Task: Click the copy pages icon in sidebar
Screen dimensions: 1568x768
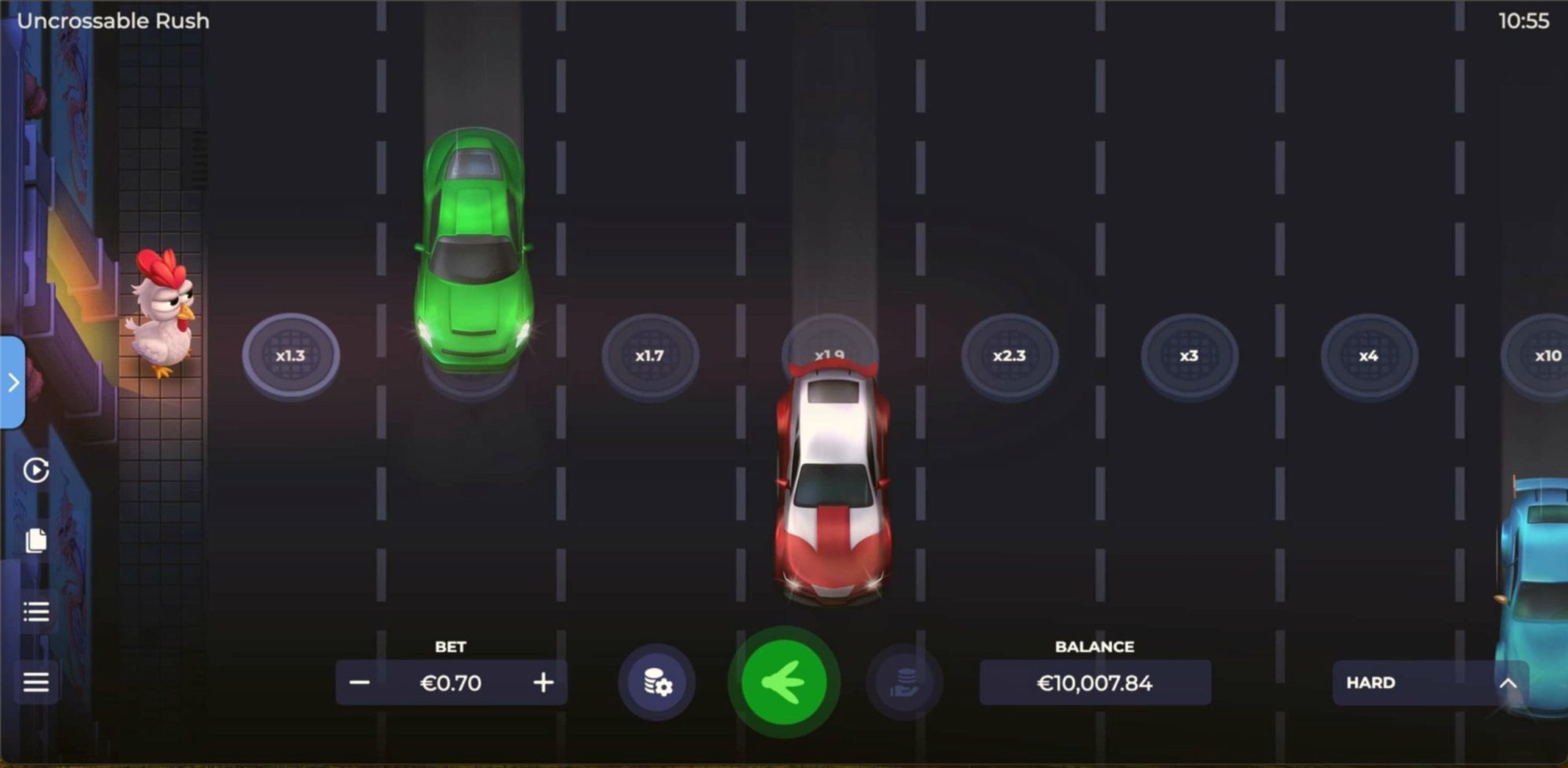Action: (x=34, y=541)
